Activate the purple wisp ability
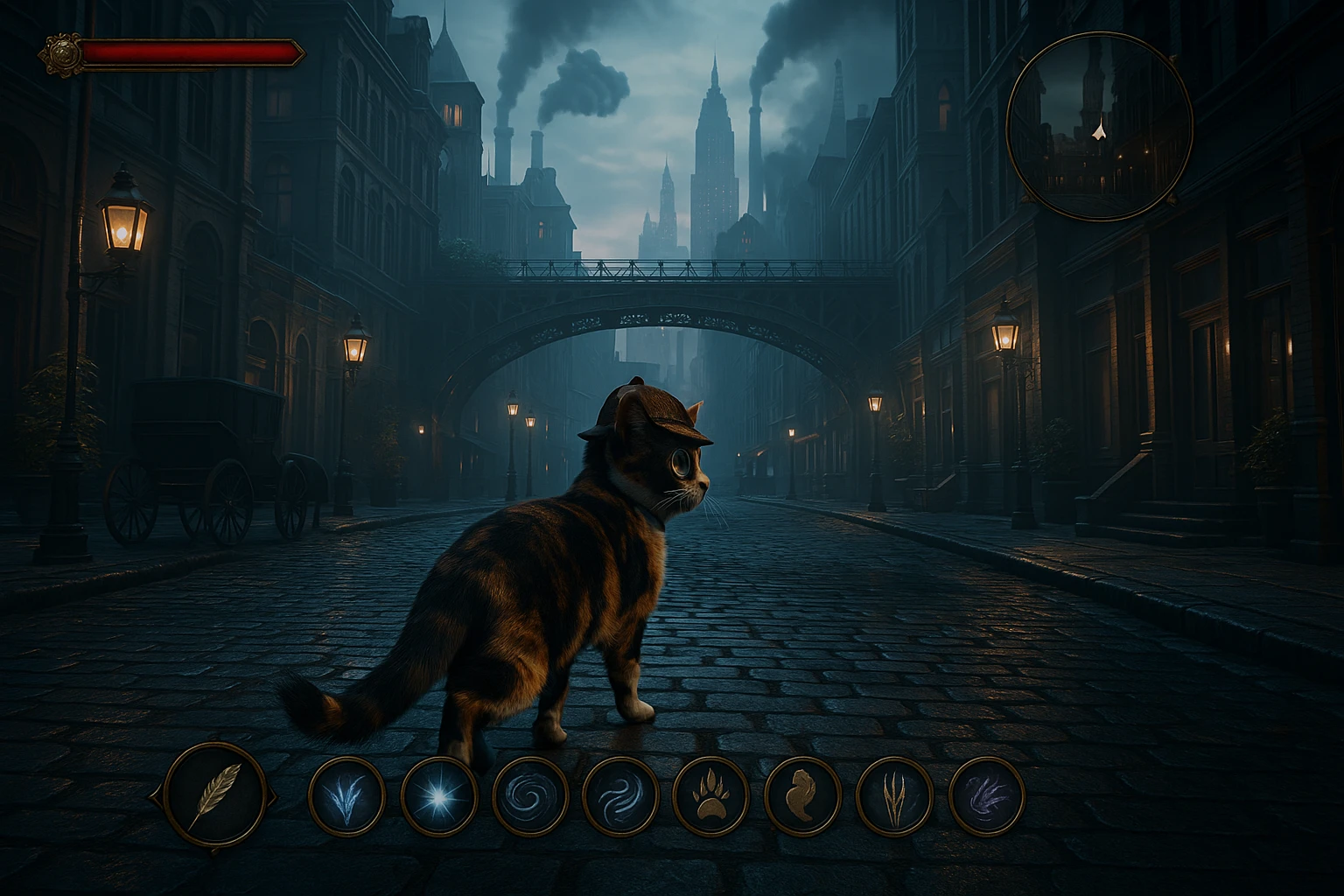Viewport: 1344px width, 896px height. pos(986,796)
